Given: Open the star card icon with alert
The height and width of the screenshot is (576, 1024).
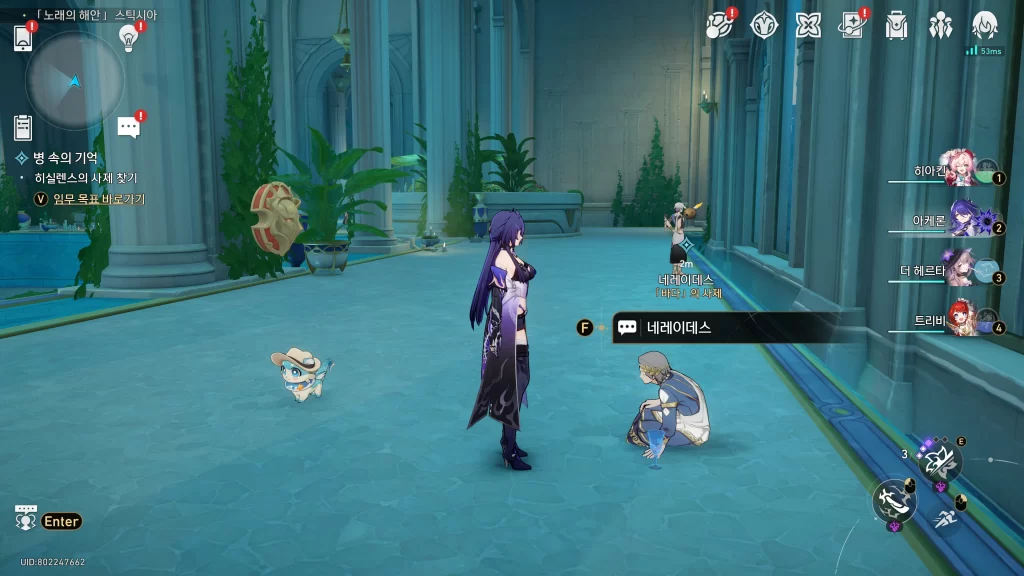Looking at the screenshot, I should click(x=852, y=25).
